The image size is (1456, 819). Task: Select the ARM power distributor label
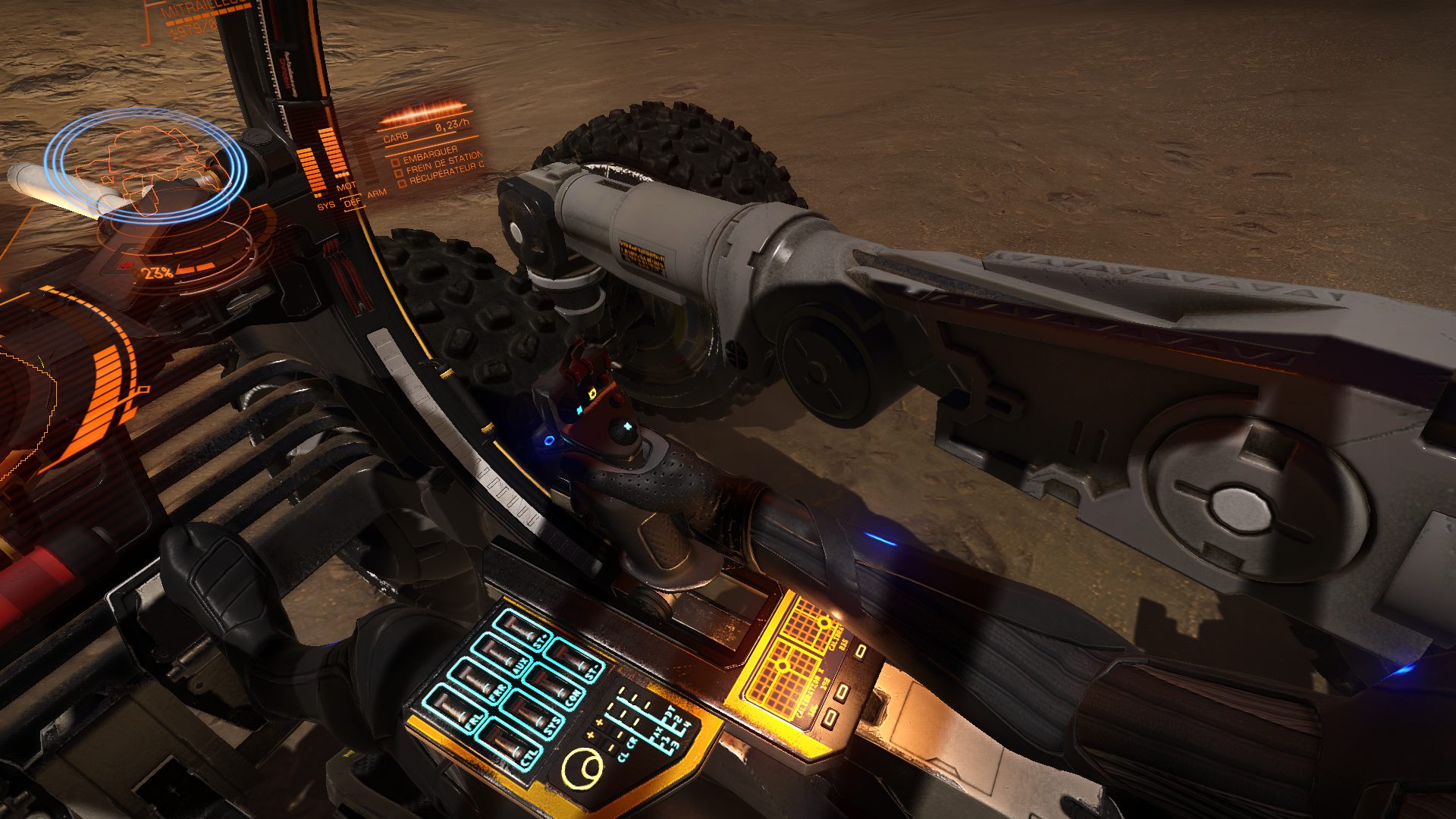[377, 193]
